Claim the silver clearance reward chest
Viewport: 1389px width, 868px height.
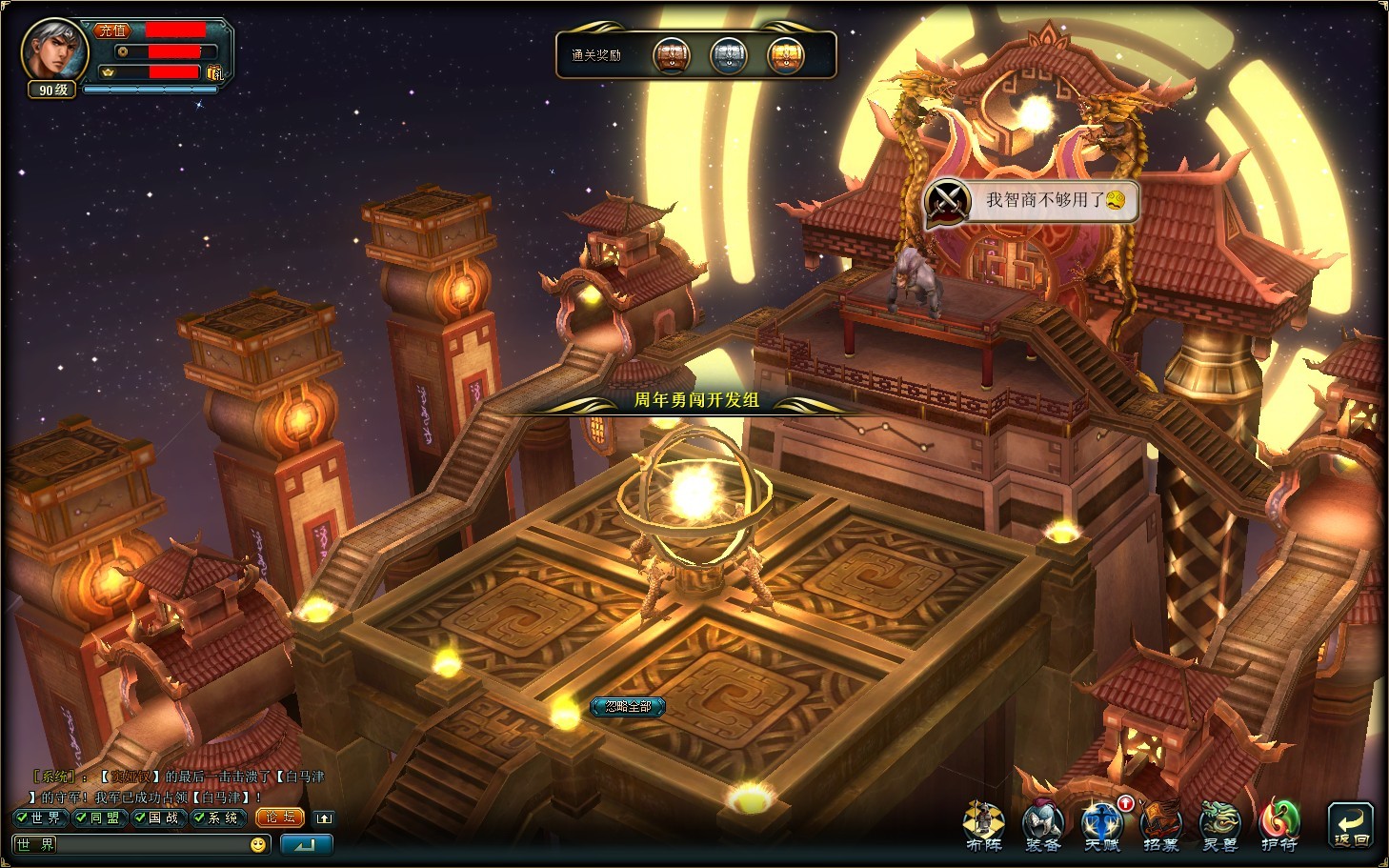(x=730, y=55)
